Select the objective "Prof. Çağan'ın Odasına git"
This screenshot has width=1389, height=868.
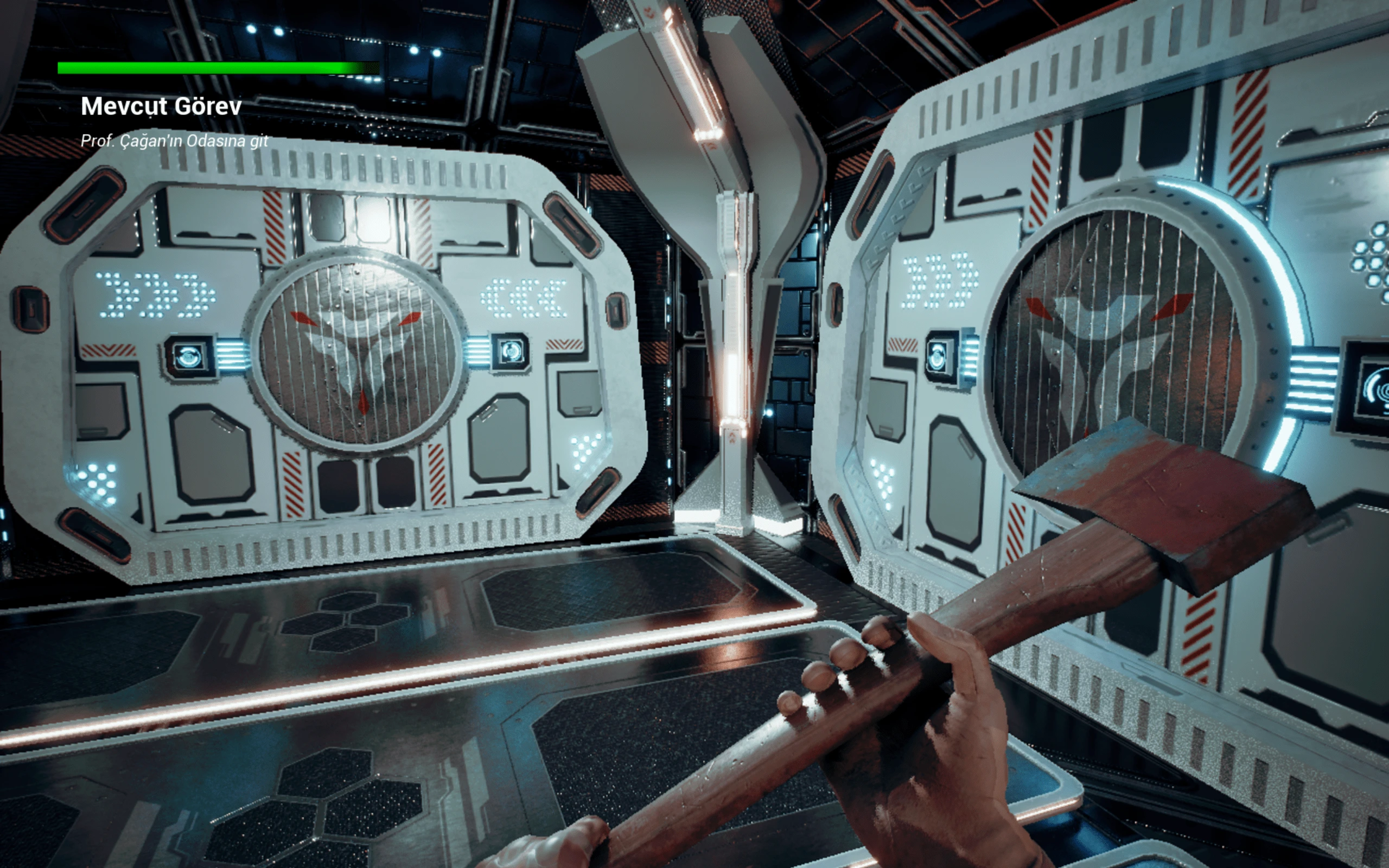[x=174, y=141]
